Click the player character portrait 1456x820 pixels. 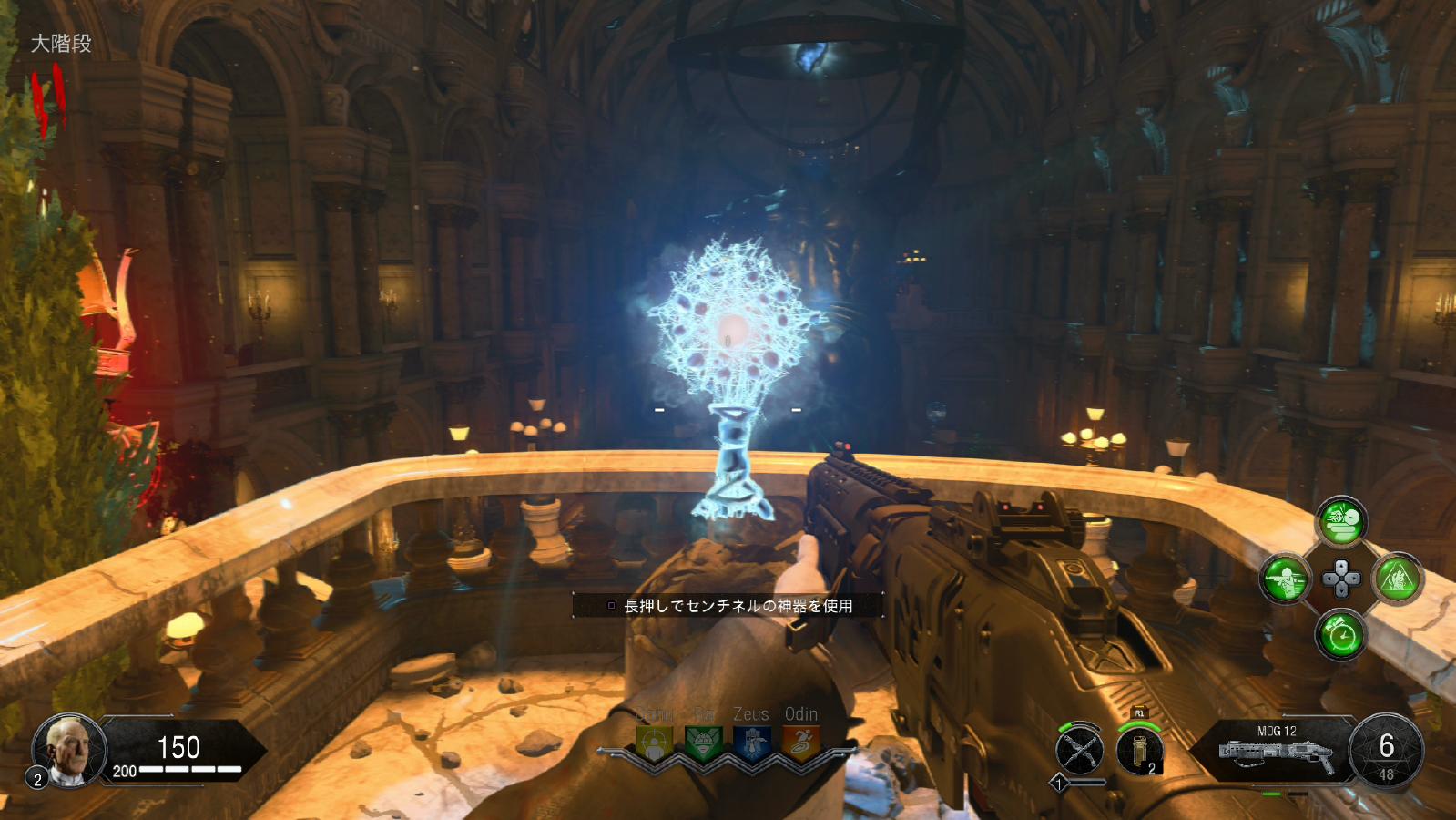click(x=70, y=750)
